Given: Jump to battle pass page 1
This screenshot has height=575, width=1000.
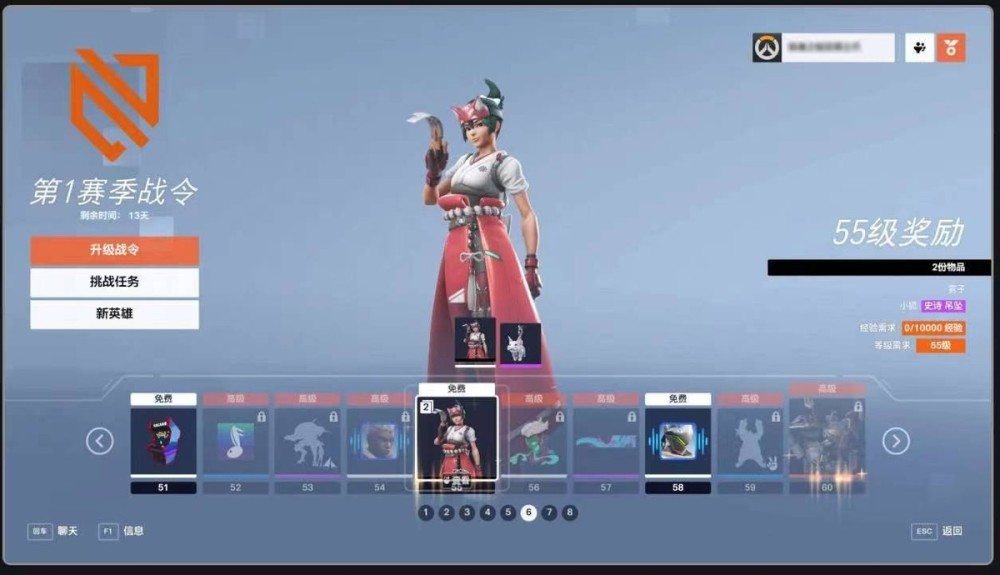Looking at the screenshot, I should tap(426, 513).
